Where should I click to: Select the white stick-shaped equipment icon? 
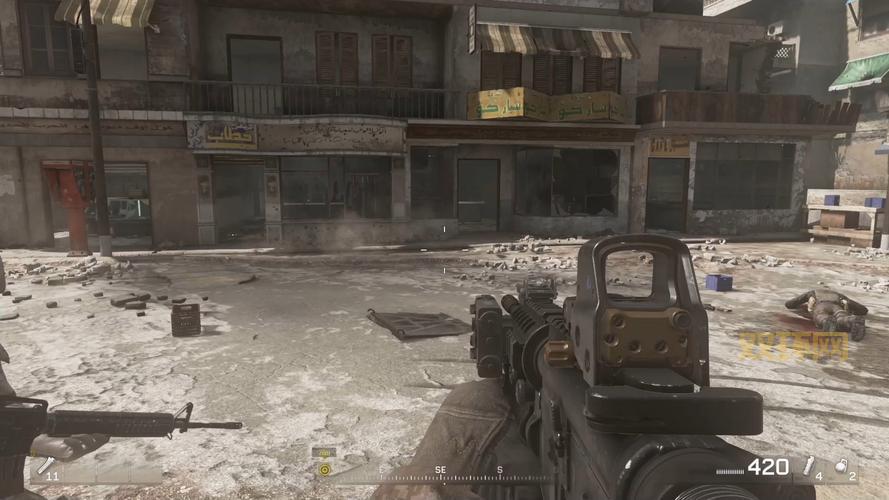(45, 464)
